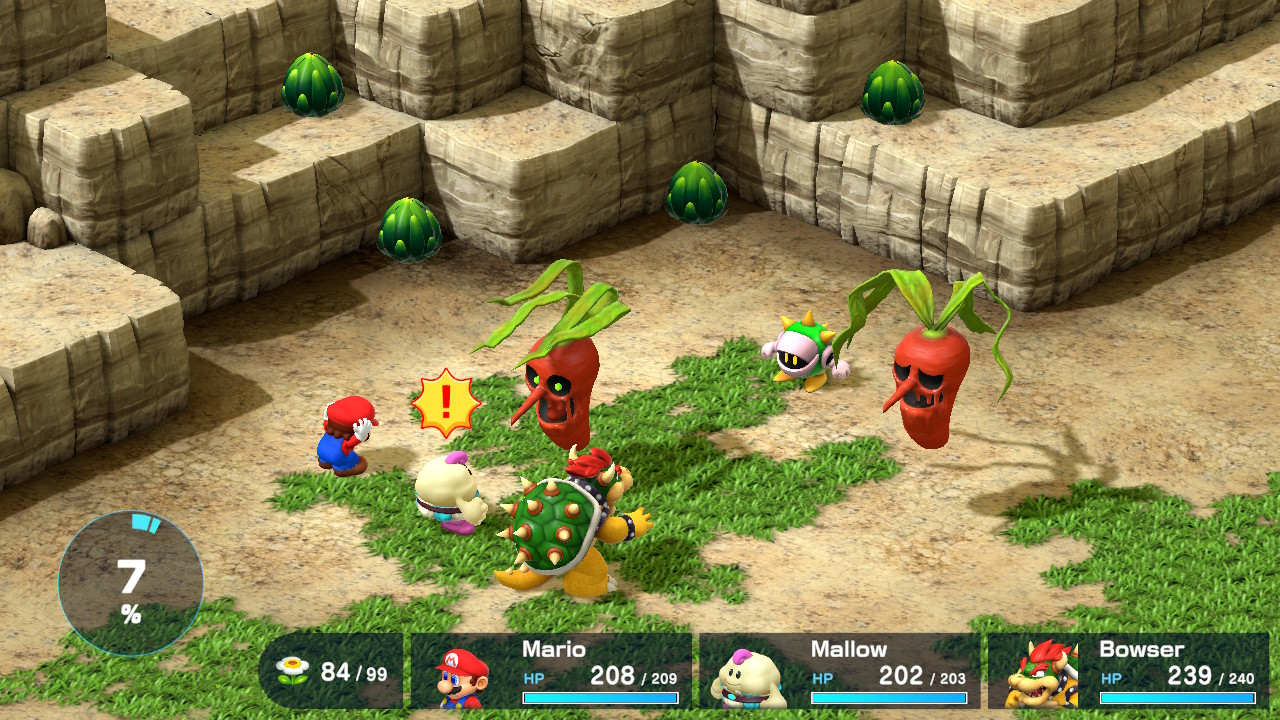Click the Flower Points flower icon

[293, 671]
